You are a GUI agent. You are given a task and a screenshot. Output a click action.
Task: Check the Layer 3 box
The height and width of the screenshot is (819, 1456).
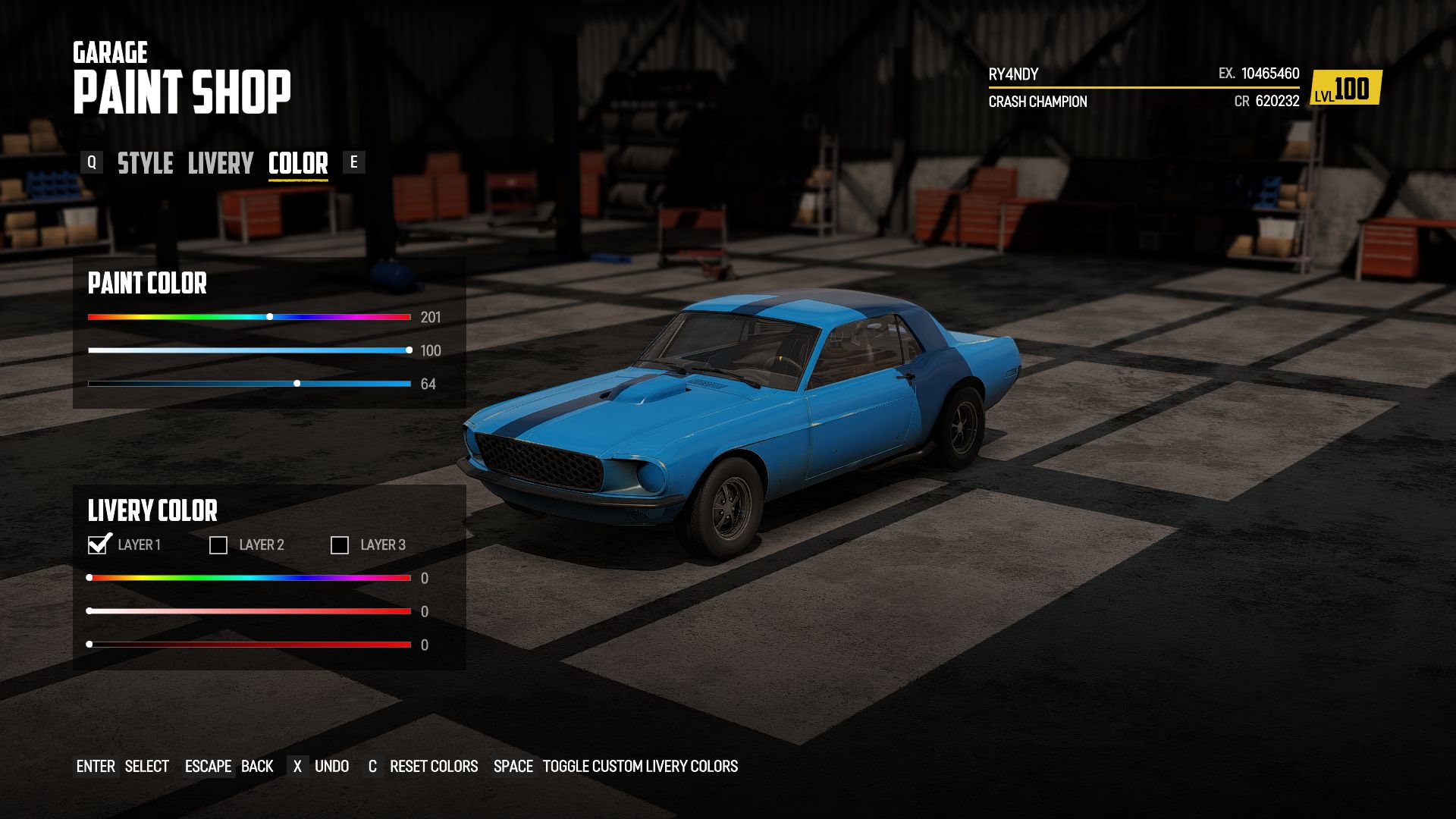[x=340, y=545]
